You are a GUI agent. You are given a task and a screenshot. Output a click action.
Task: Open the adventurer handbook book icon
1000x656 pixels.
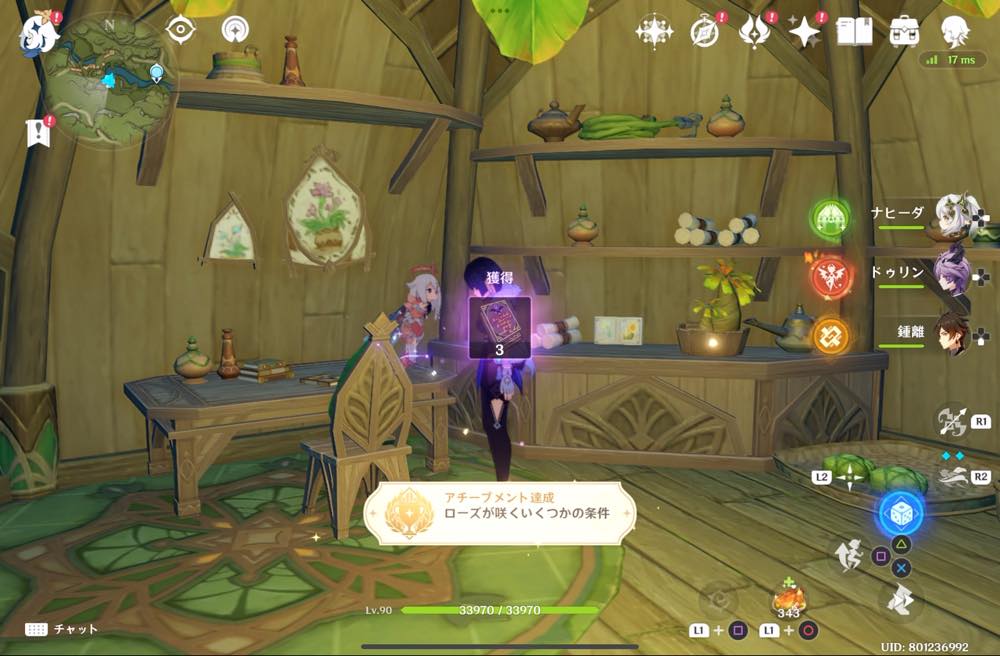[854, 32]
